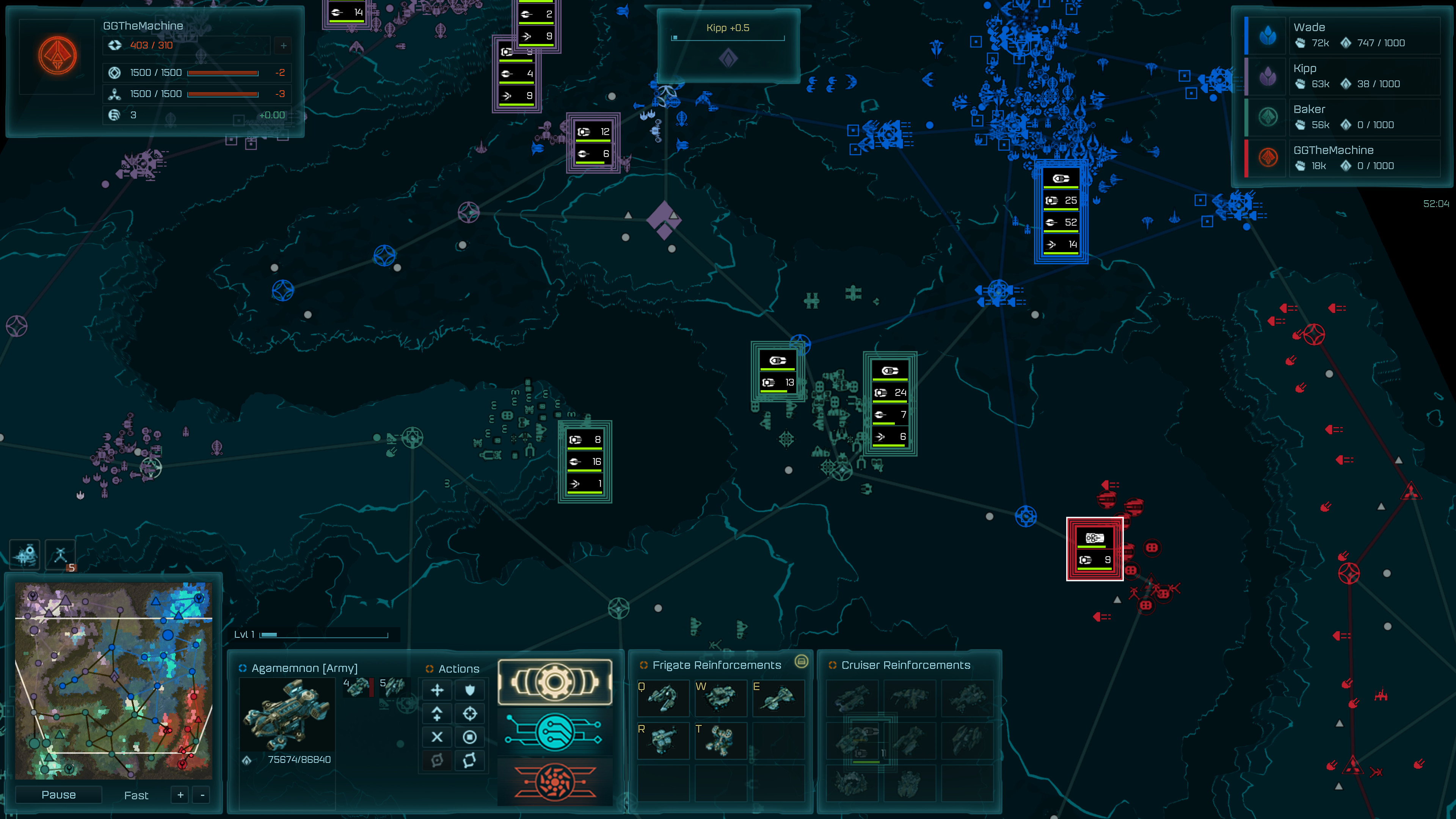Open the red faction emblem panel
This screenshot has height=819, width=1456.
pos(555,782)
